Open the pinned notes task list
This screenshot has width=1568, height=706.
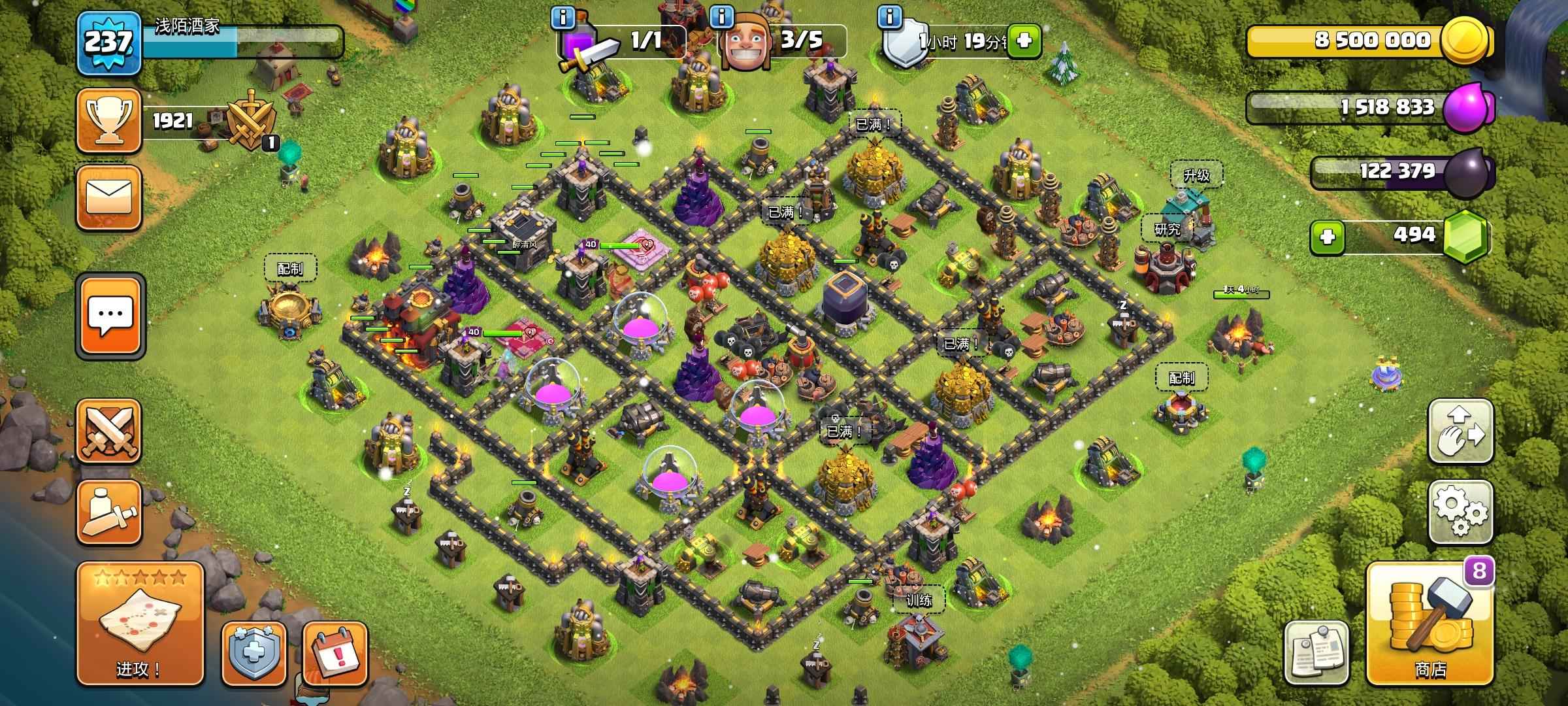click(1316, 652)
